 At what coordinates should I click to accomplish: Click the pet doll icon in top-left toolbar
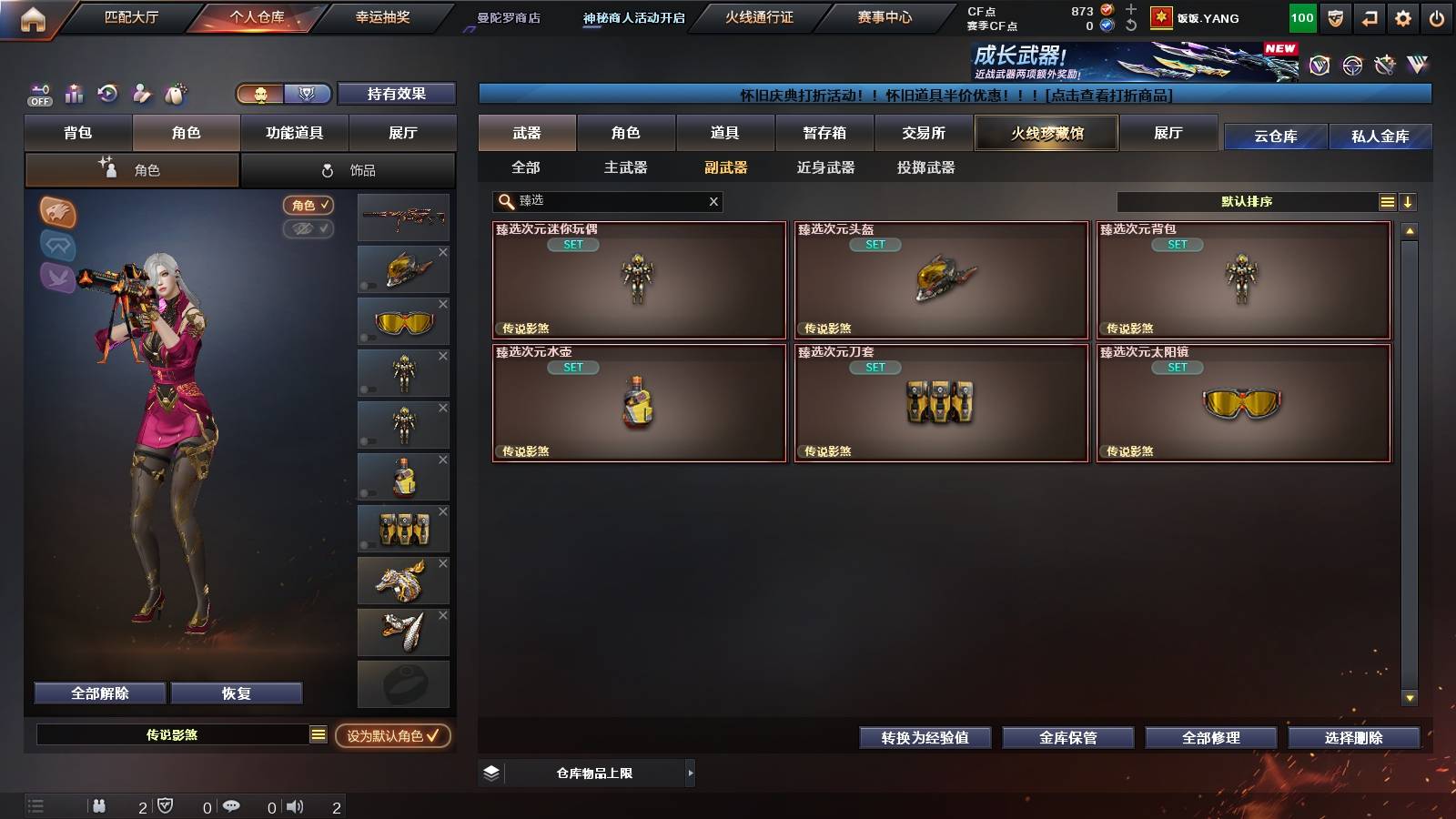coord(175,93)
